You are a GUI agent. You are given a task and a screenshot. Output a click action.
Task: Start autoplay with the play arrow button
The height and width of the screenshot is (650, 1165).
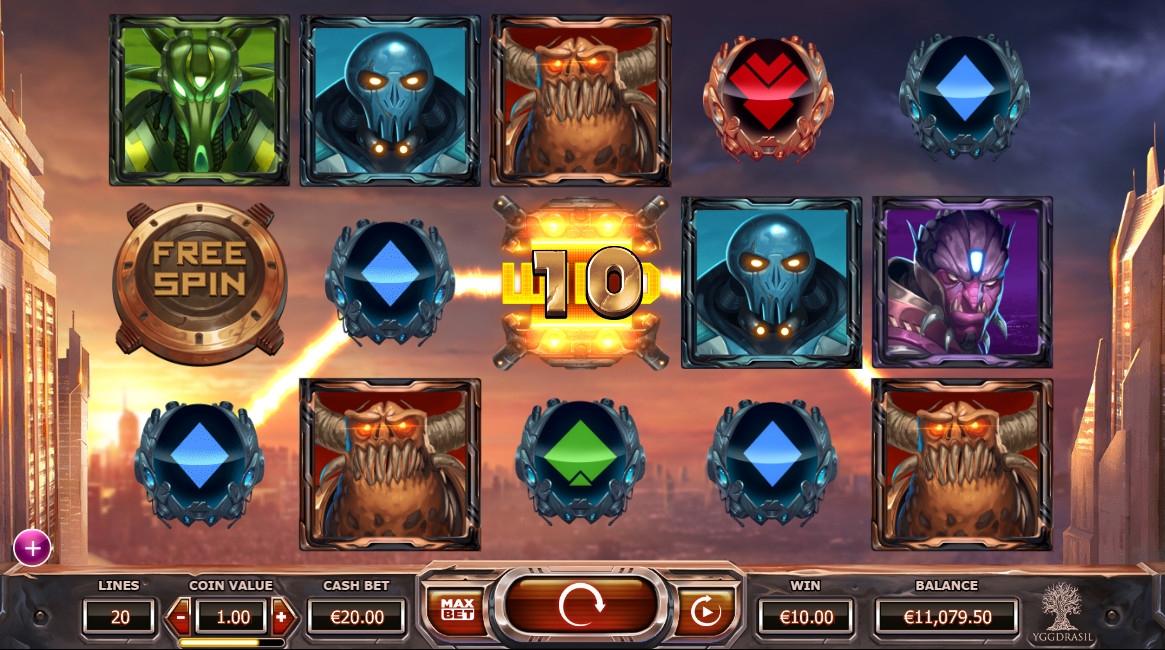(x=707, y=611)
